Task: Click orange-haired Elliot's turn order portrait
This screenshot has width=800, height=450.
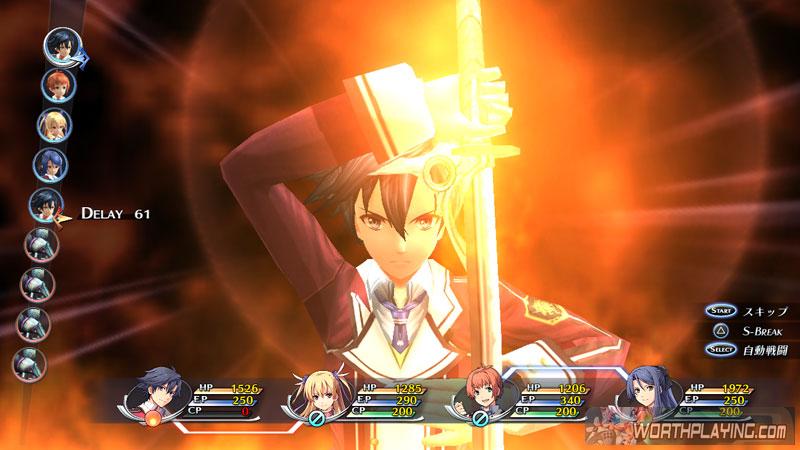Action: 57,85
